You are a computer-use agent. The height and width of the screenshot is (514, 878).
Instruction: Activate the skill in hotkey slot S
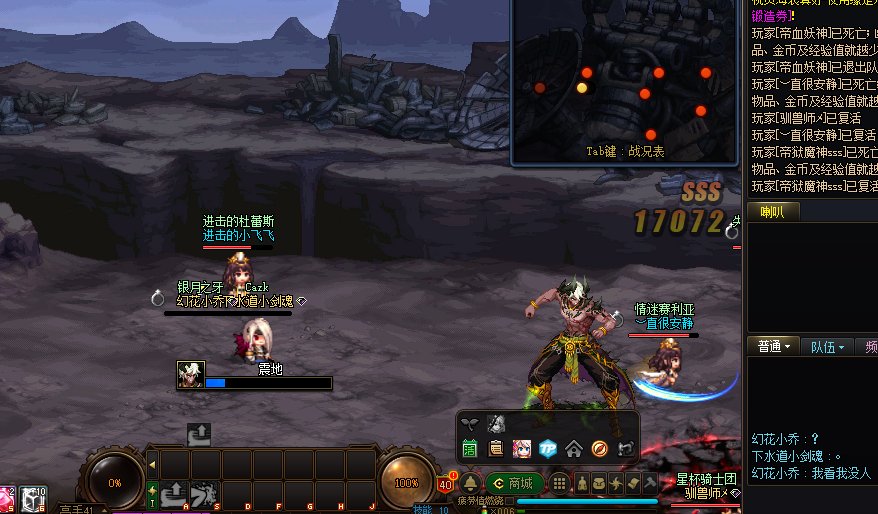click(206, 493)
